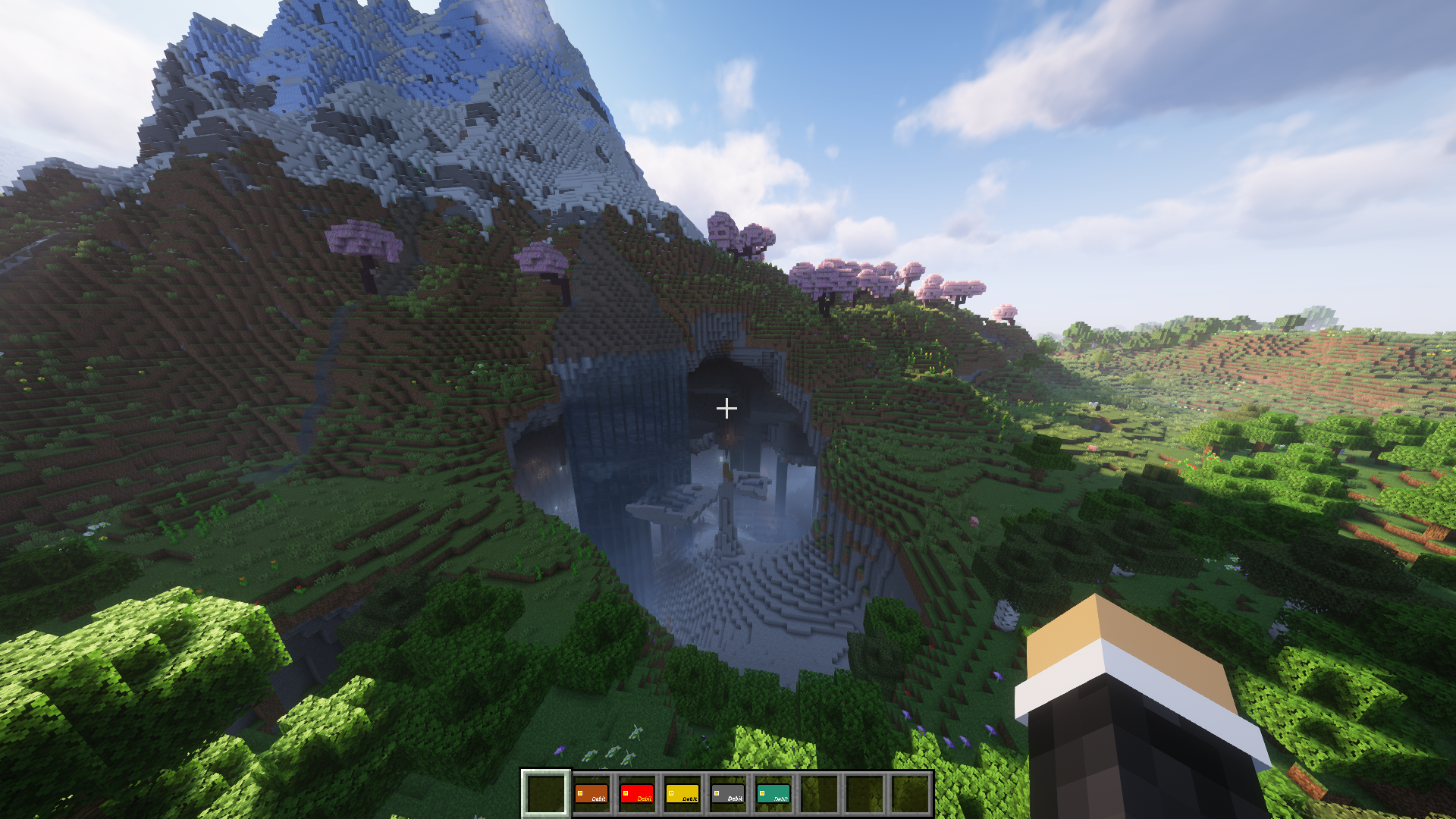Click the highlighted empty hotbar slot
1456x819 pixels.
coord(545,793)
